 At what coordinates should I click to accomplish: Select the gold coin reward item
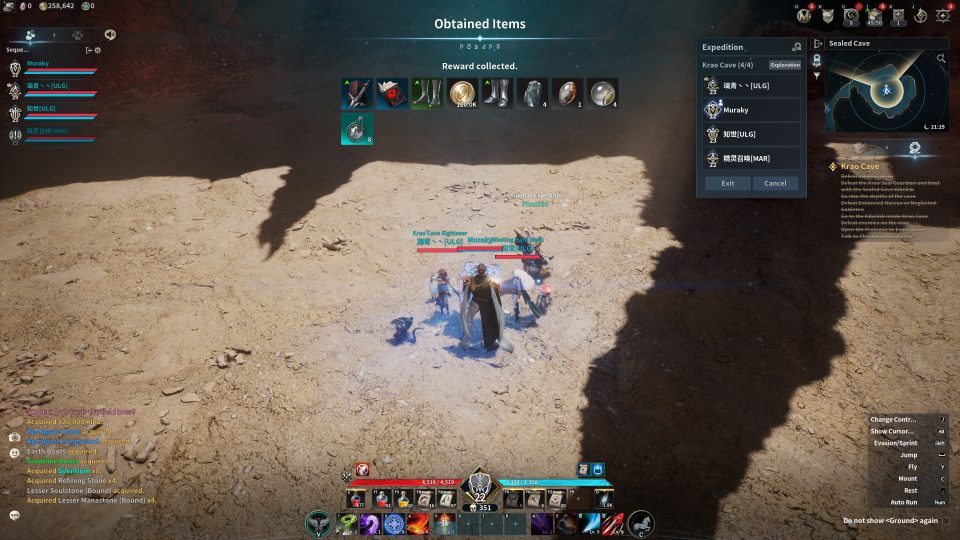click(x=462, y=93)
